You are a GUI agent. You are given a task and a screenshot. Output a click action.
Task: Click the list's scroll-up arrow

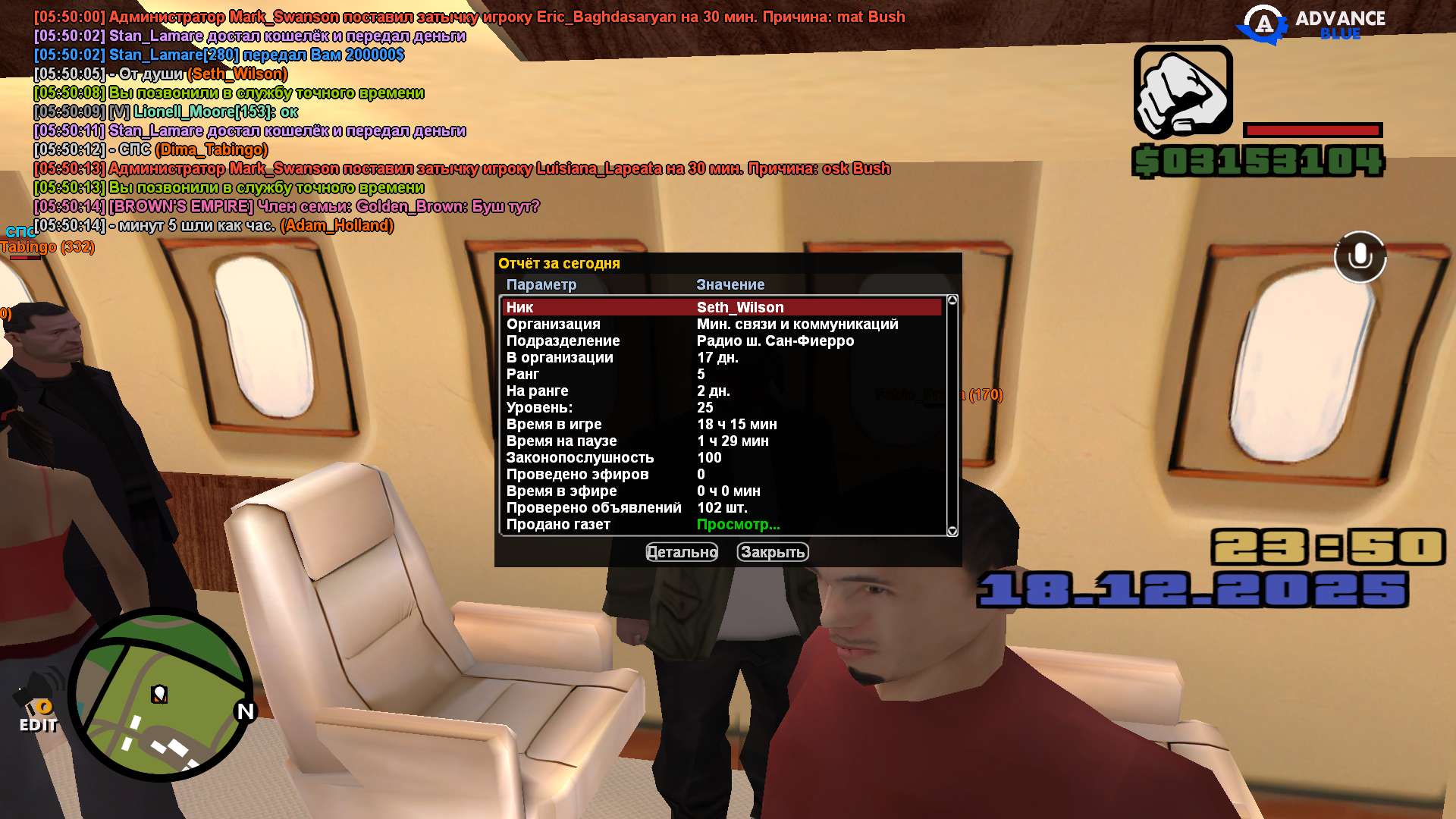952,300
